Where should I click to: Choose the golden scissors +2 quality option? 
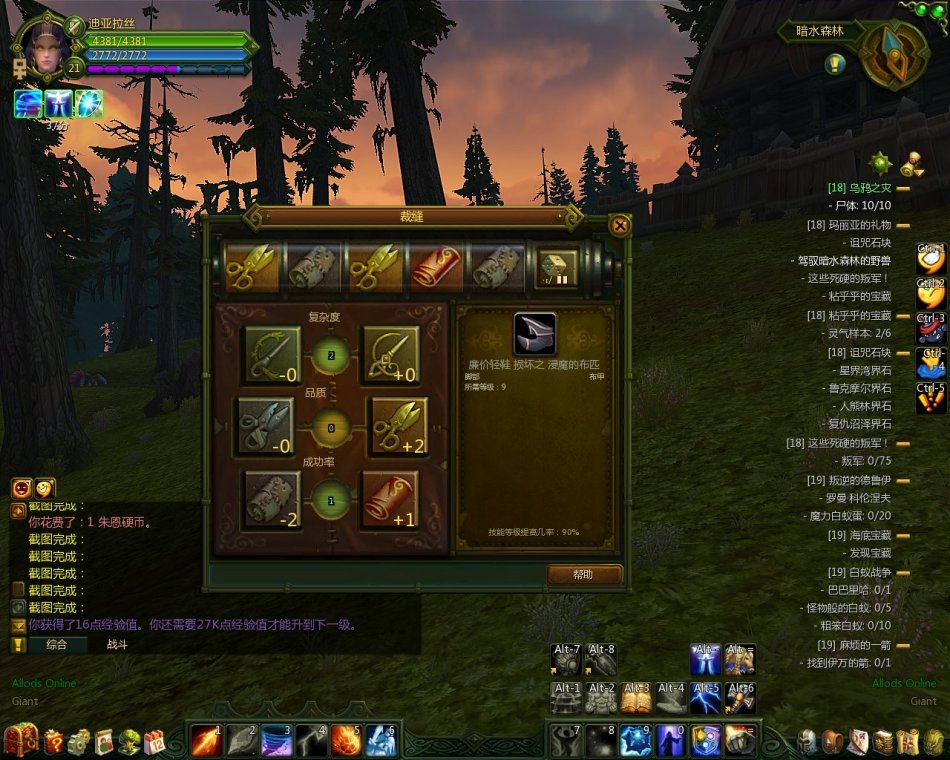click(x=399, y=425)
